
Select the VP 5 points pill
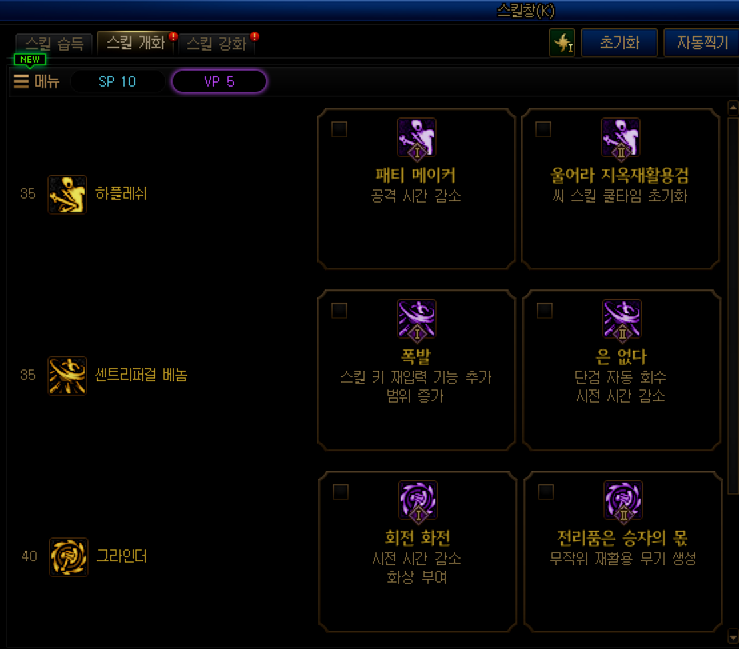tap(219, 82)
